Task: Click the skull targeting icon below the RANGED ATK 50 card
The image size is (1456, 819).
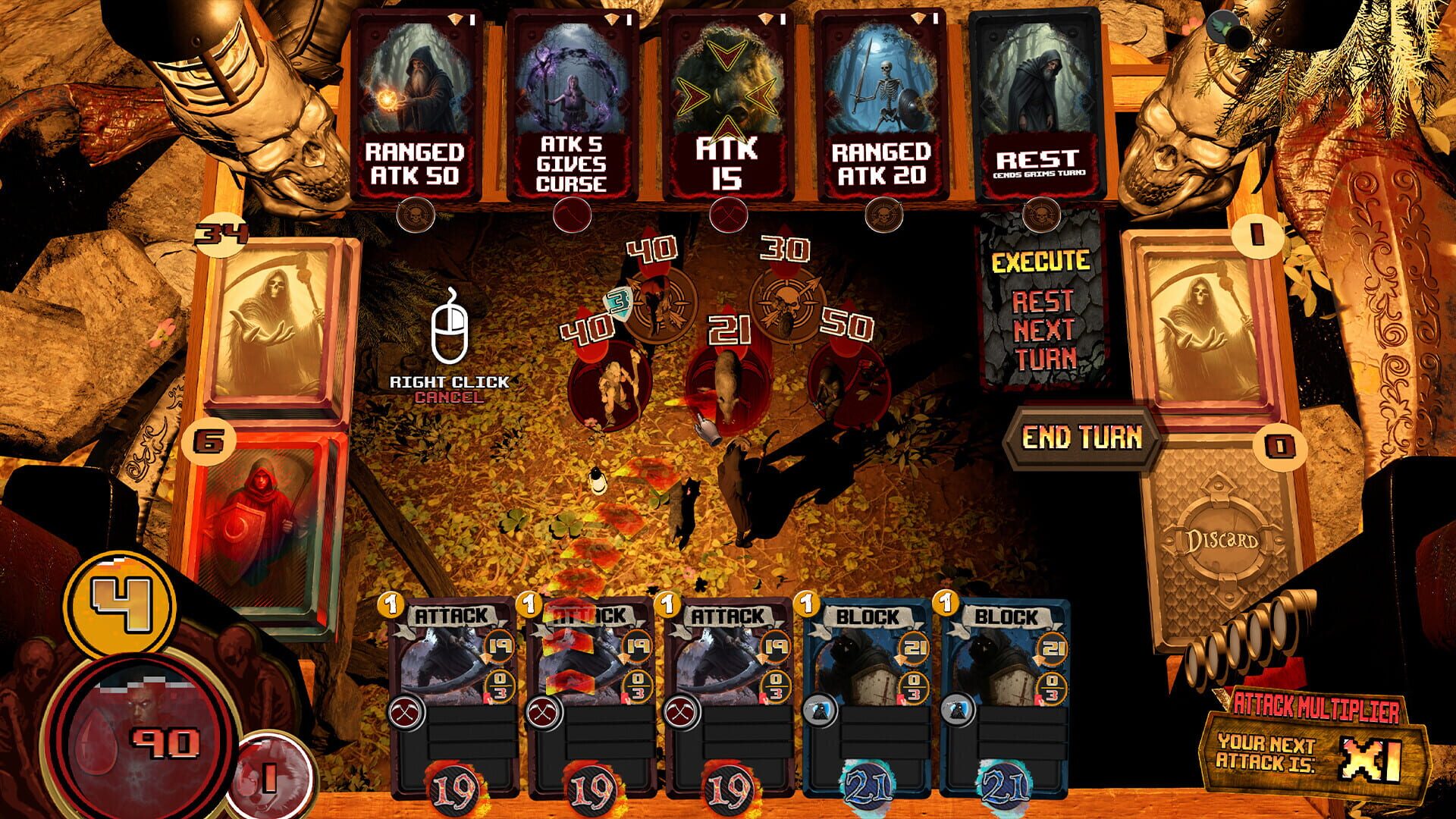Action: 417,214
